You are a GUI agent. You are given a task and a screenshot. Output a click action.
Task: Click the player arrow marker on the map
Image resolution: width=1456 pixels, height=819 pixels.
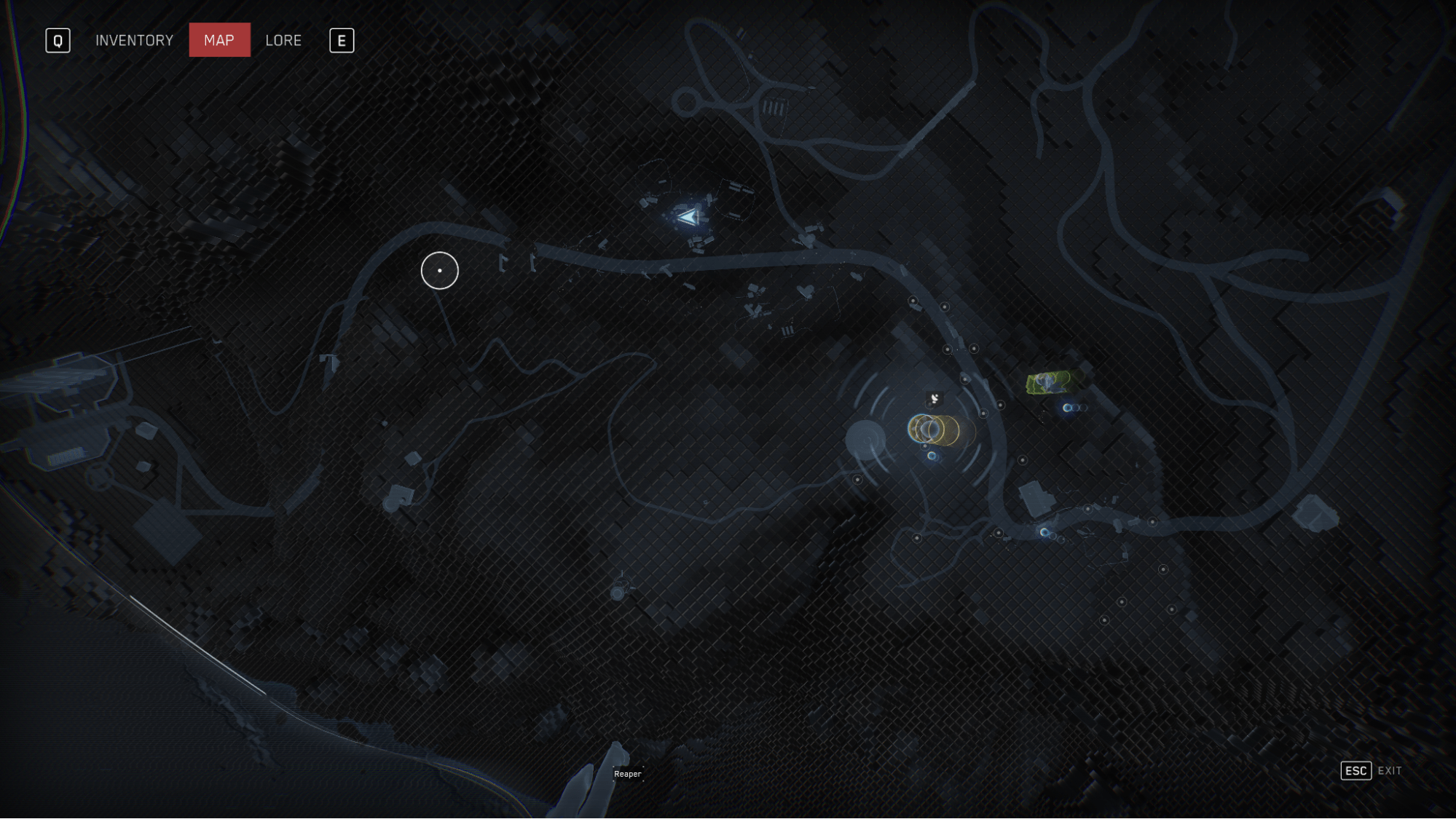click(x=687, y=217)
